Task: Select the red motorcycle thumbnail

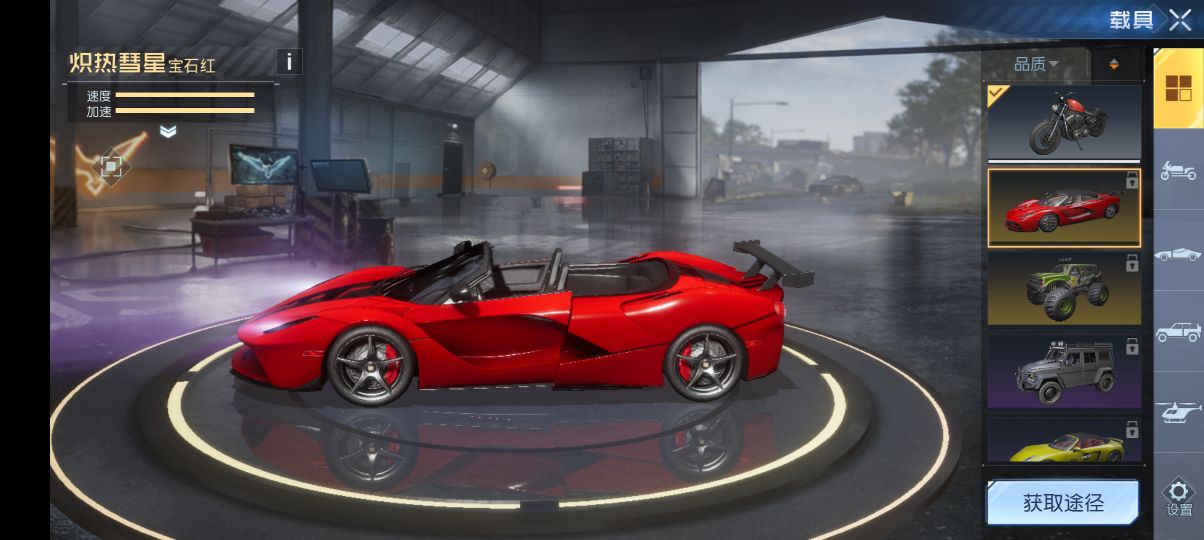Action: (1064, 122)
